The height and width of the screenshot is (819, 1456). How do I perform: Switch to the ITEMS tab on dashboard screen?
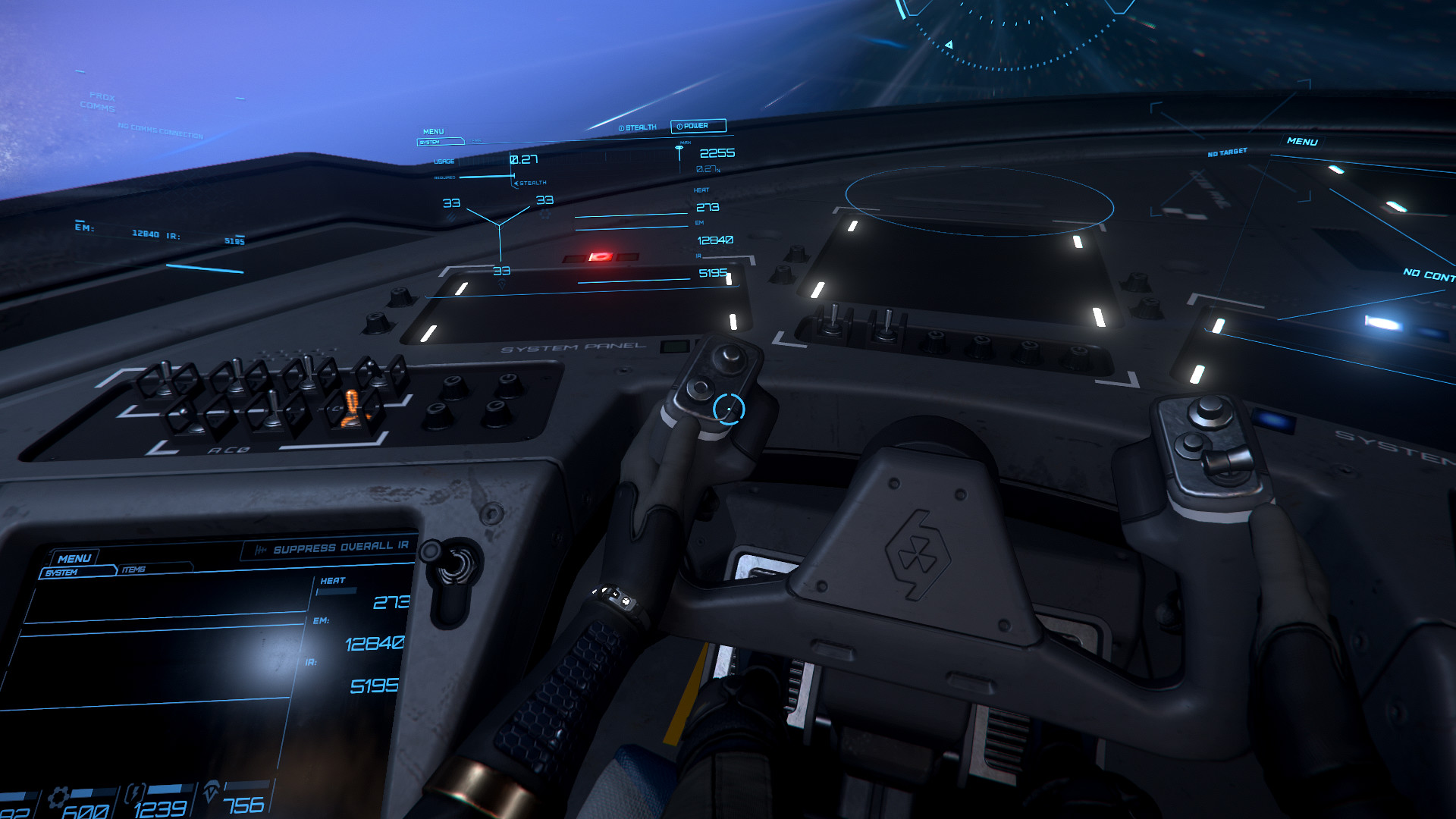pos(134,569)
